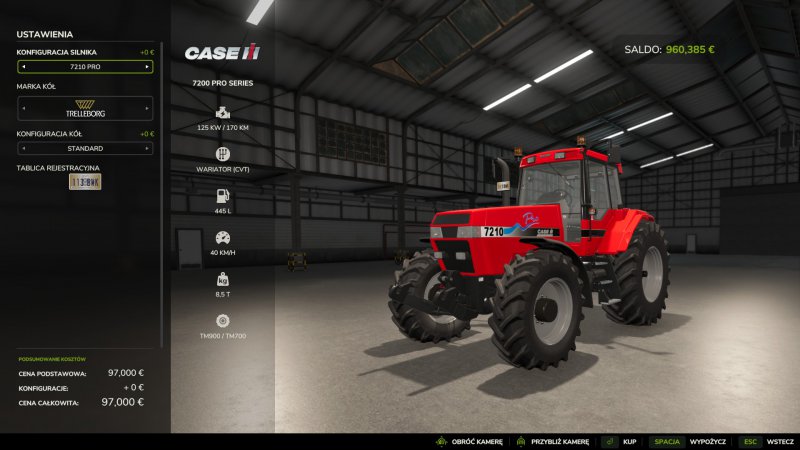Screen dimensions: 800x450
Task: Buy the tractor via the Kup label
Action: pos(630,441)
